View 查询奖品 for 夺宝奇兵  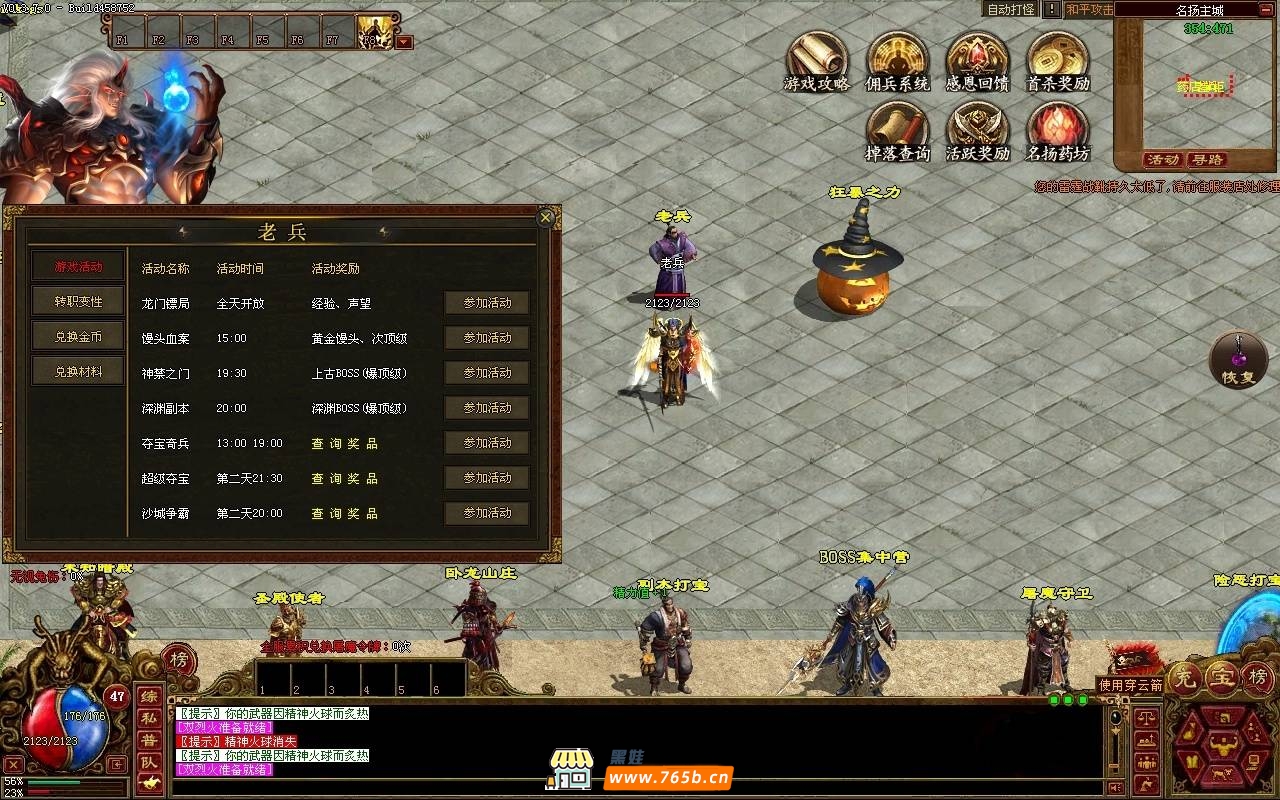344,443
